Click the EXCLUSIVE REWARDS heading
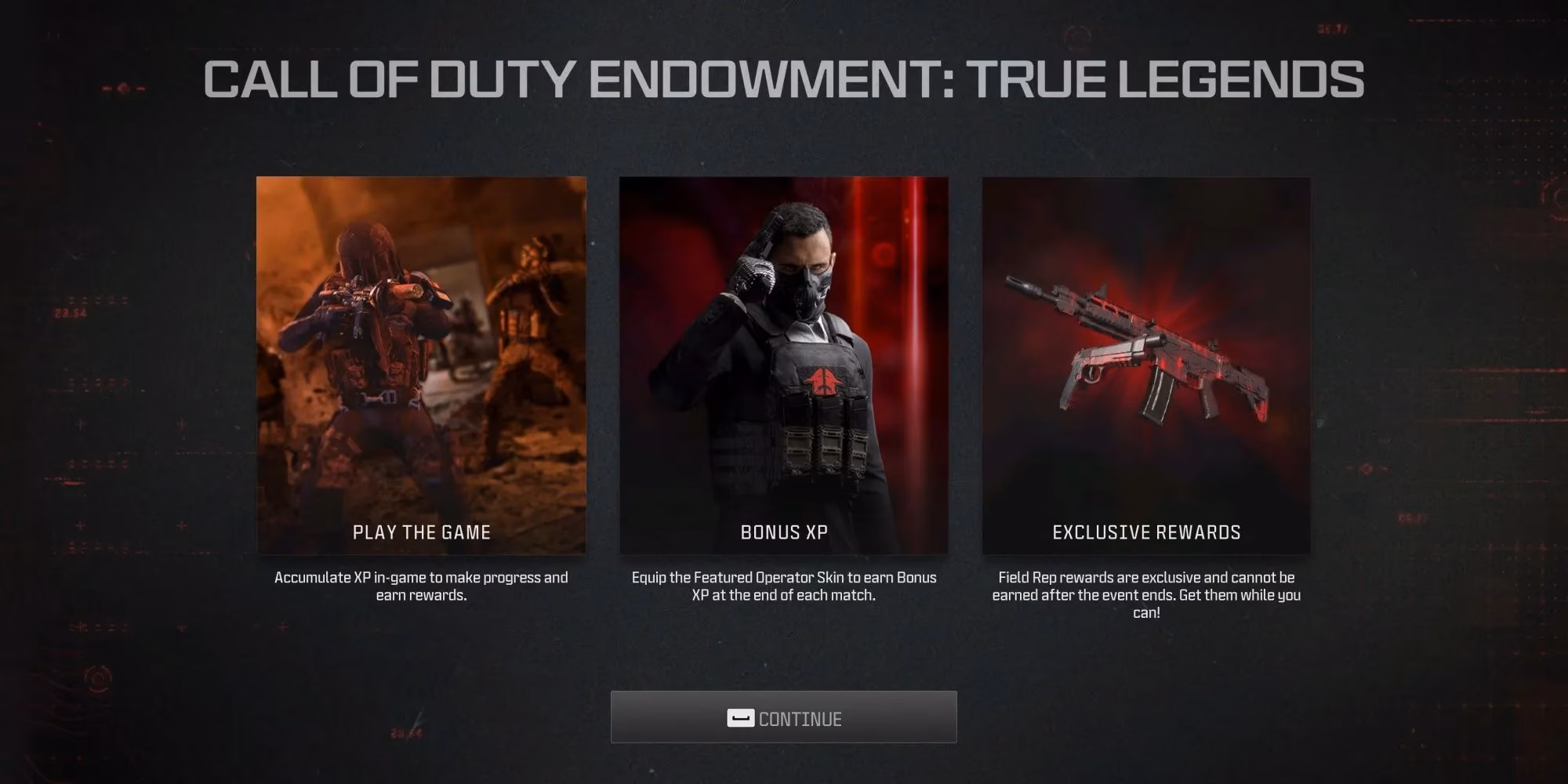 (x=1145, y=532)
